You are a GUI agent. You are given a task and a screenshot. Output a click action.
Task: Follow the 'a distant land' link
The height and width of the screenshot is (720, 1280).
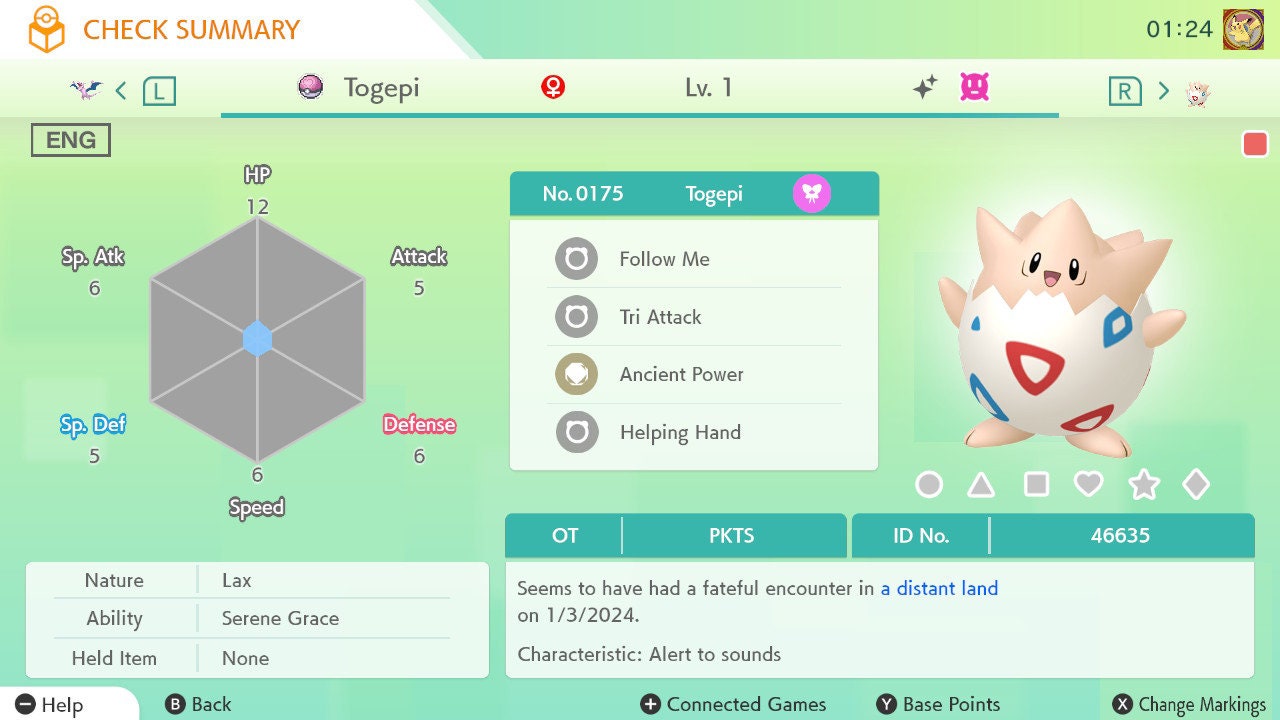(x=939, y=589)
